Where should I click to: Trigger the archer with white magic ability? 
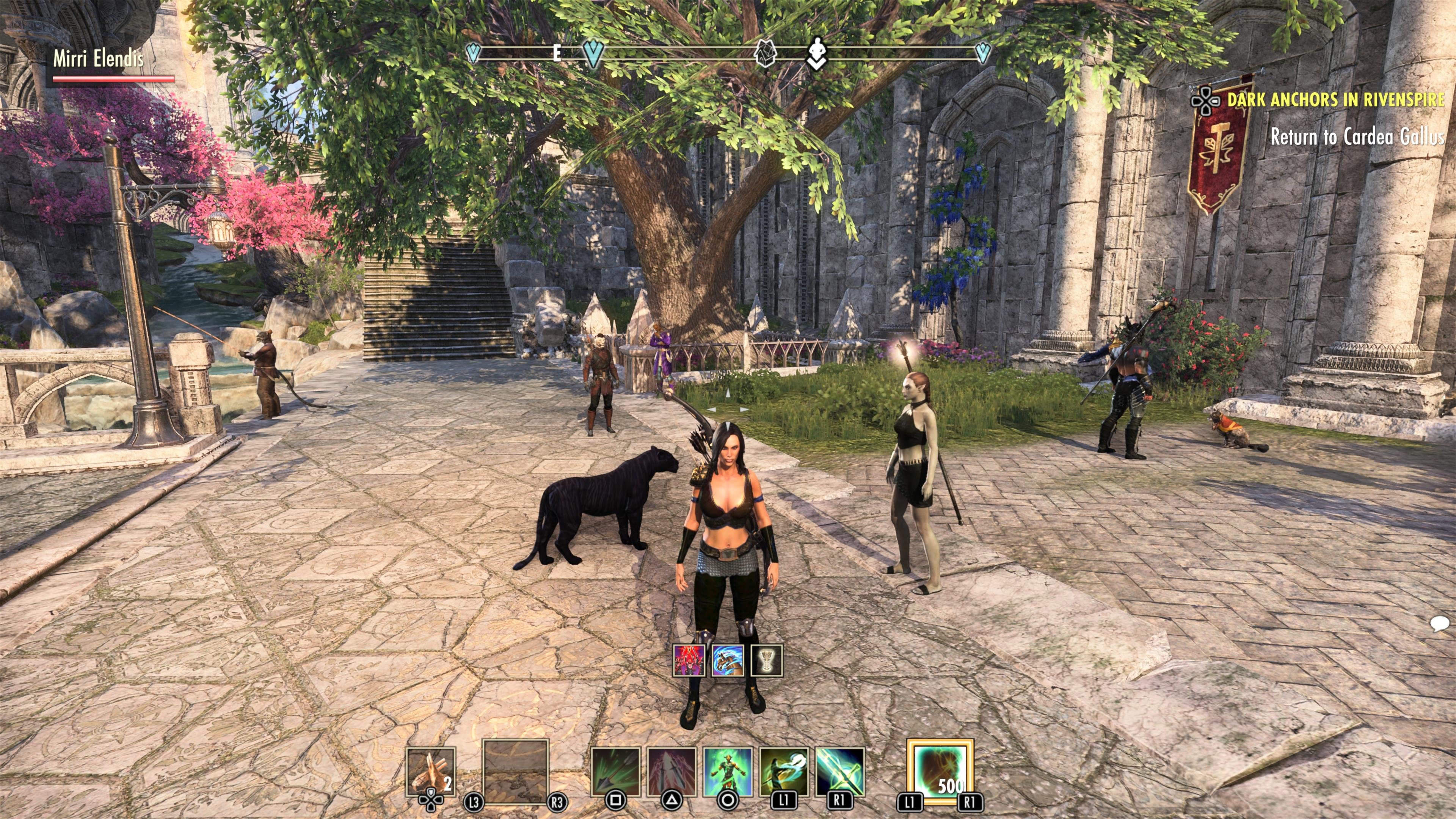[783, 771]
